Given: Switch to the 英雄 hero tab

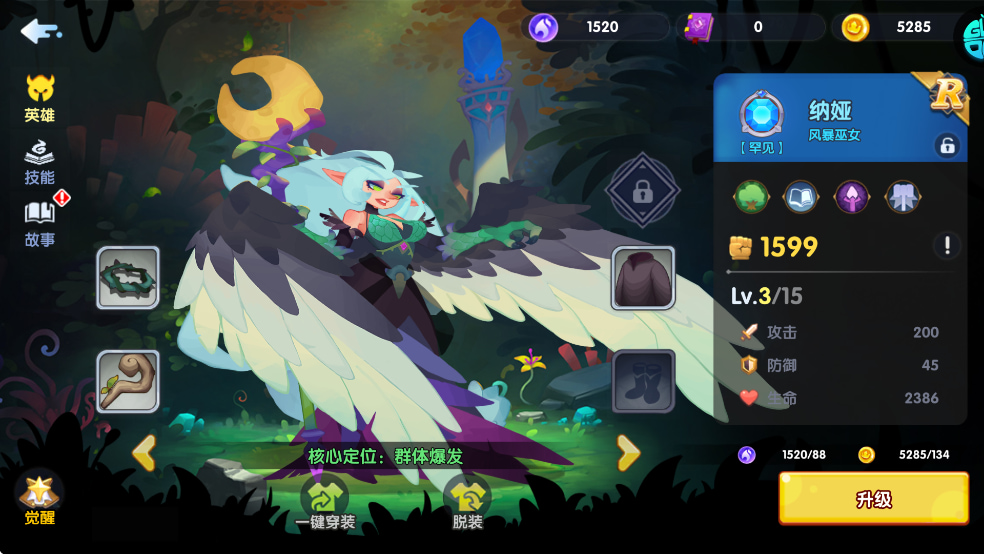Looking at the screenshot, I should tap(40, 98).
